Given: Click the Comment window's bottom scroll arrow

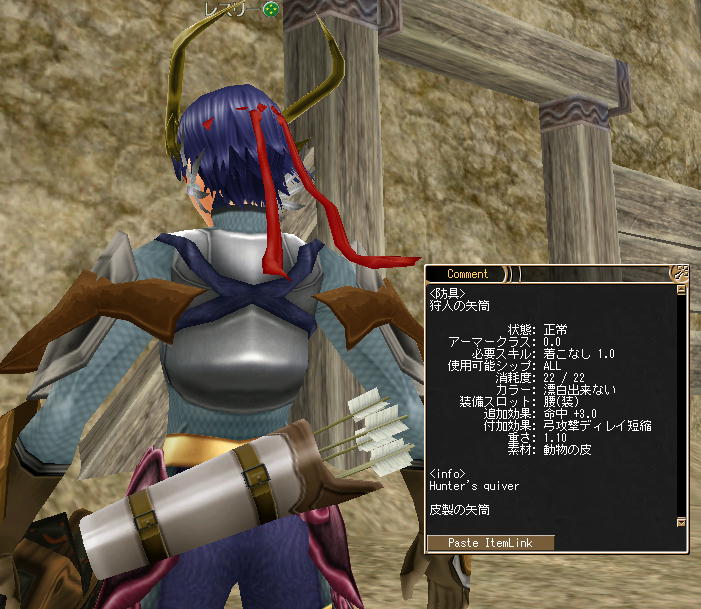Looking at the screenshot, I should pos(681,522).
